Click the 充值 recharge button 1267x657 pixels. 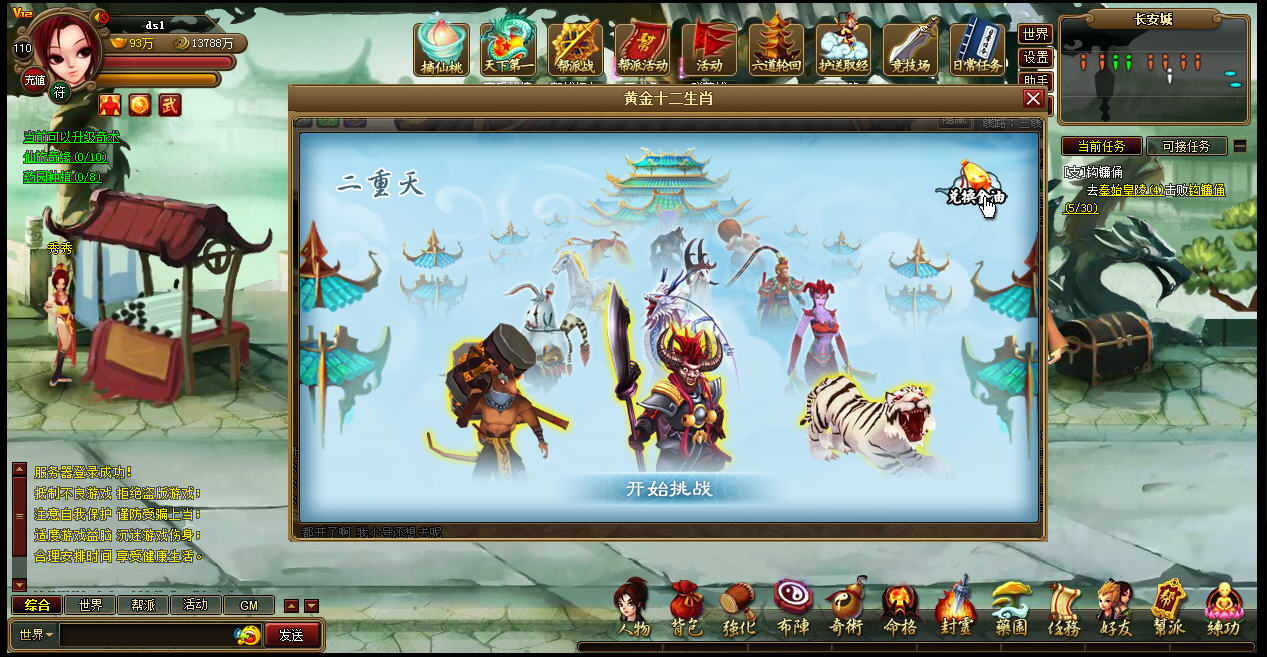click(x=34, y=80)
